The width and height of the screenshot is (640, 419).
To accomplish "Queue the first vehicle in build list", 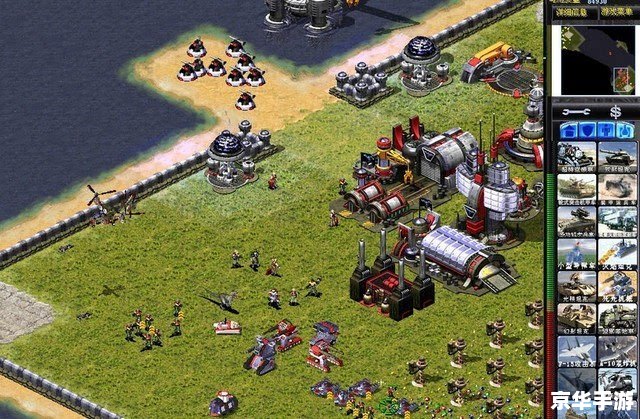I will pos(577,157).
